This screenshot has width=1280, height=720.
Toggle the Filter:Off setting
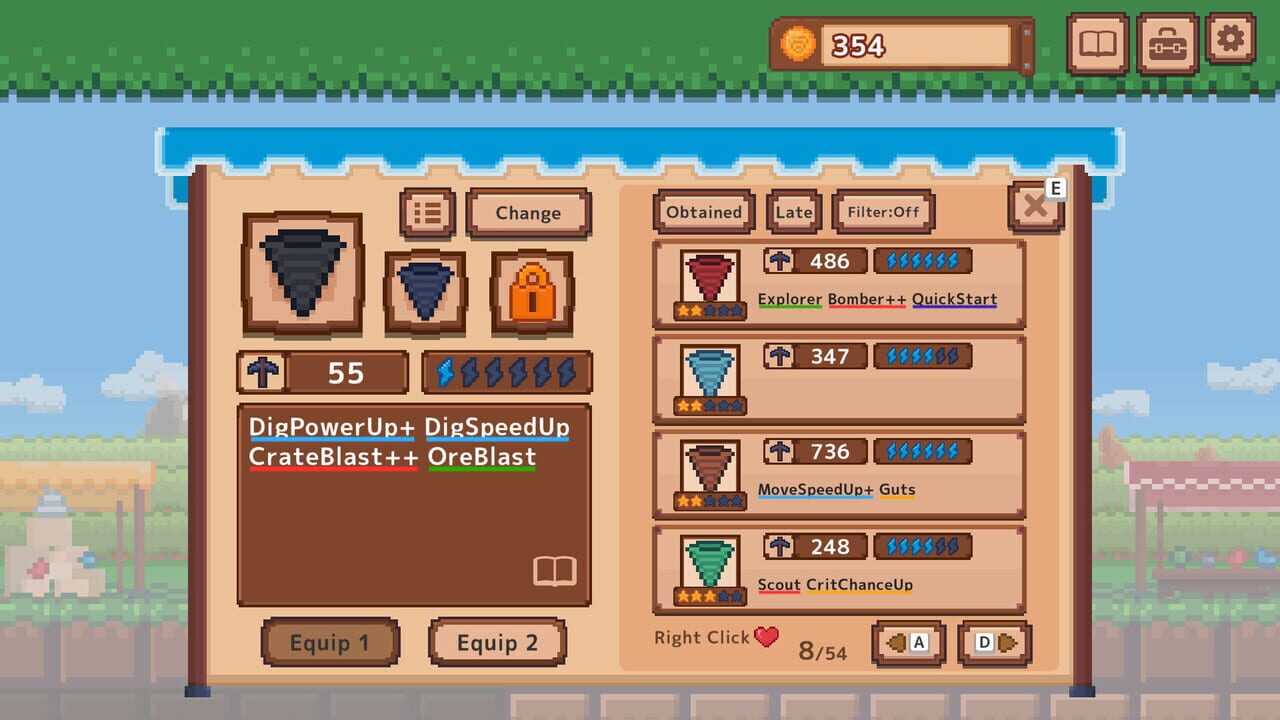pos(883,211)
